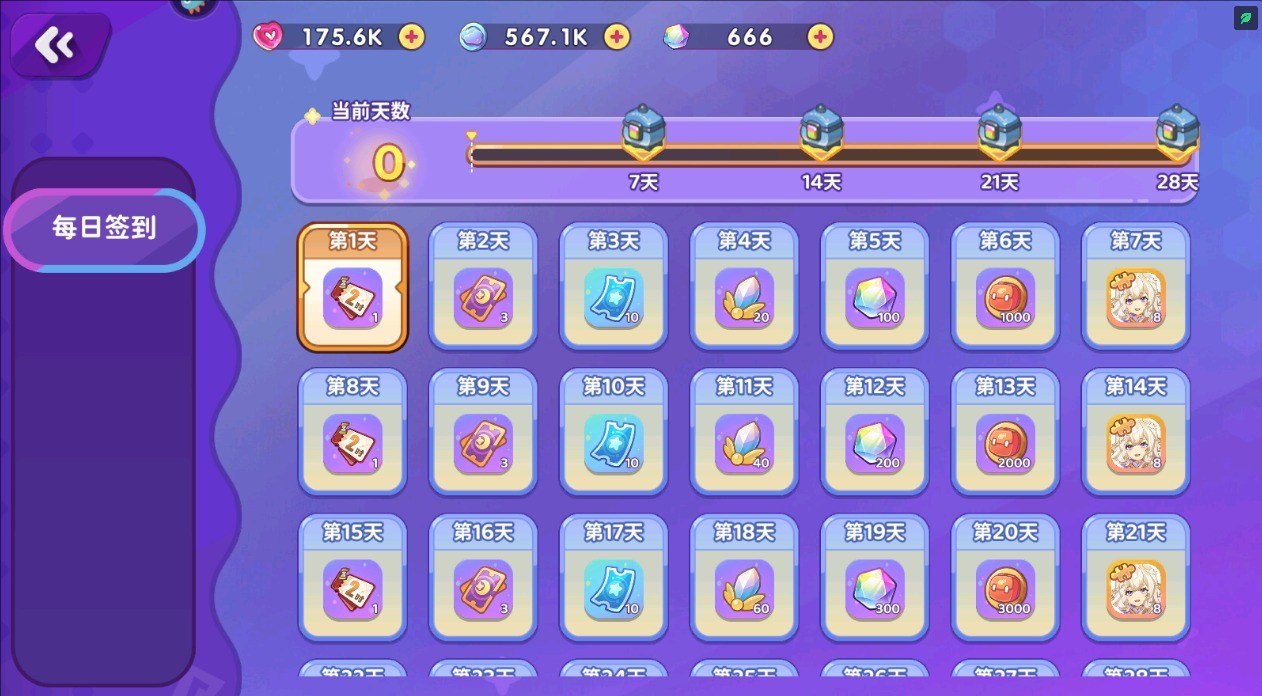Choose the 第14天 character reward tile
The width and height of the screenshot is (1262, 696).
1136,433
